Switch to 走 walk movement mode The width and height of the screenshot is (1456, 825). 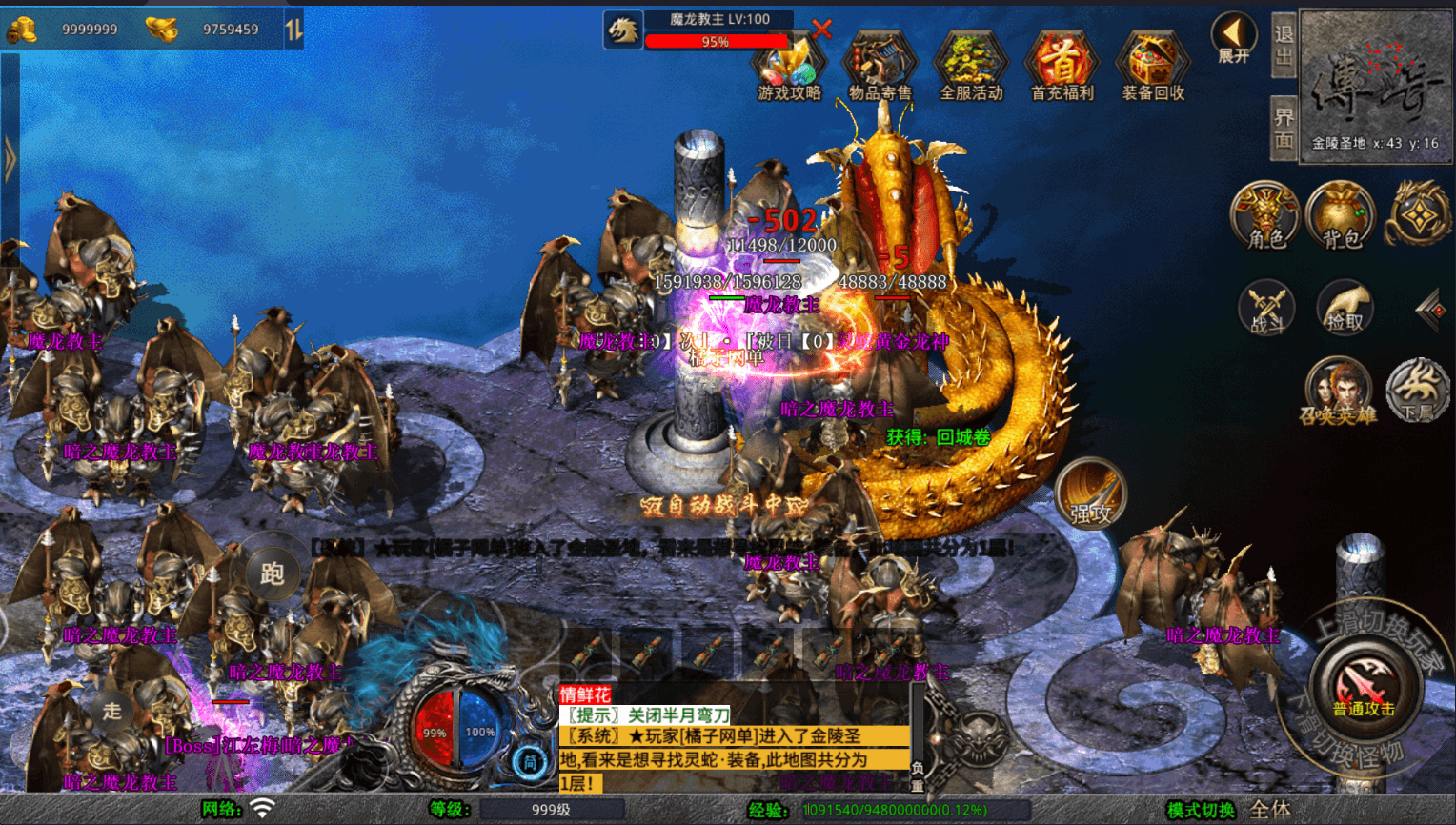click(112, 710)
